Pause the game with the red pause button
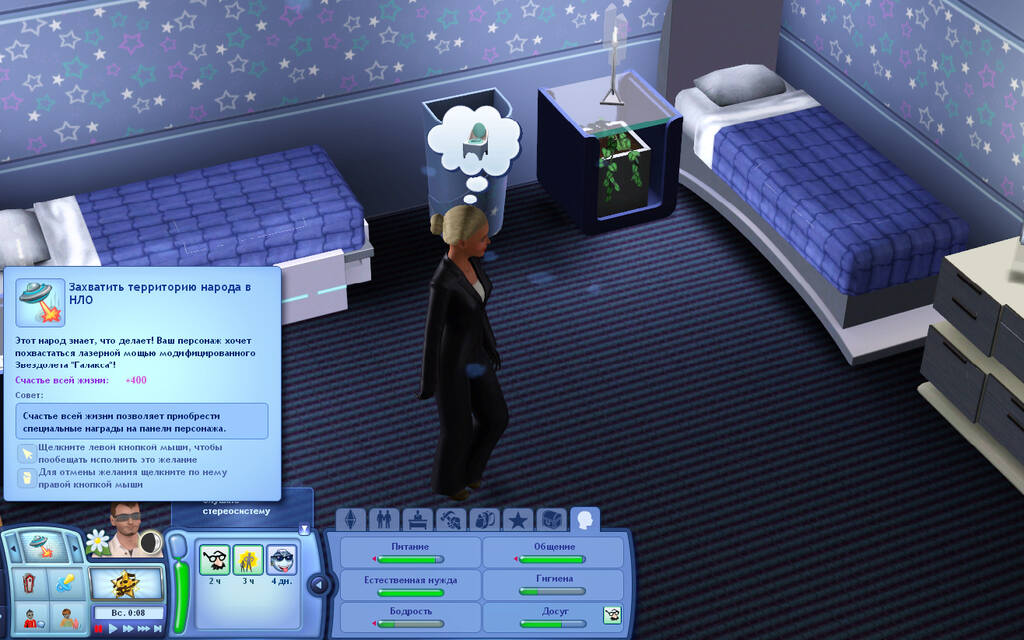Screen dimensions: 1024x640 pyautogui.click(x=99, y=629)
